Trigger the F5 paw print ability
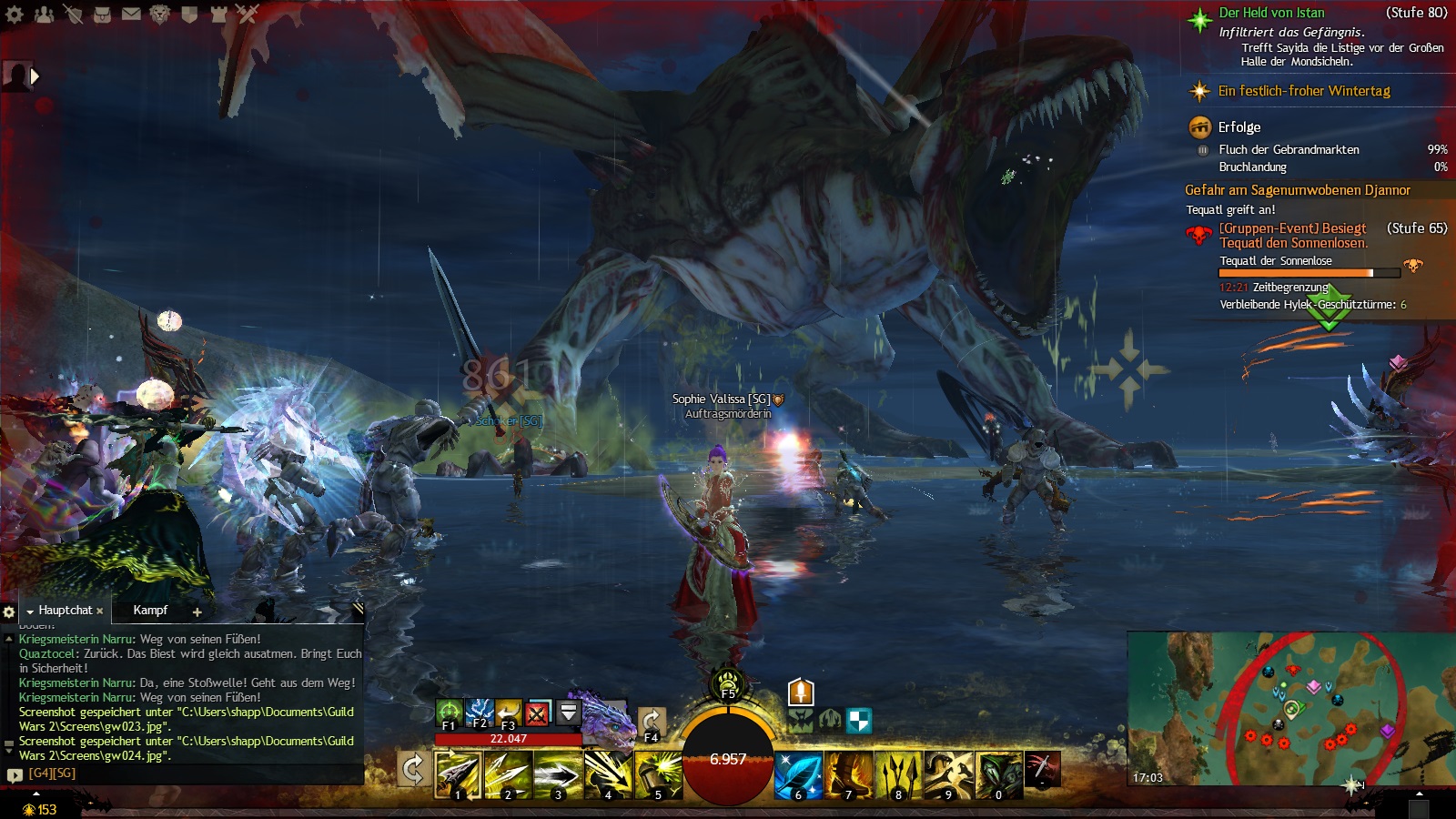Viewport: 1456px width, 819px height. point(728,683)
